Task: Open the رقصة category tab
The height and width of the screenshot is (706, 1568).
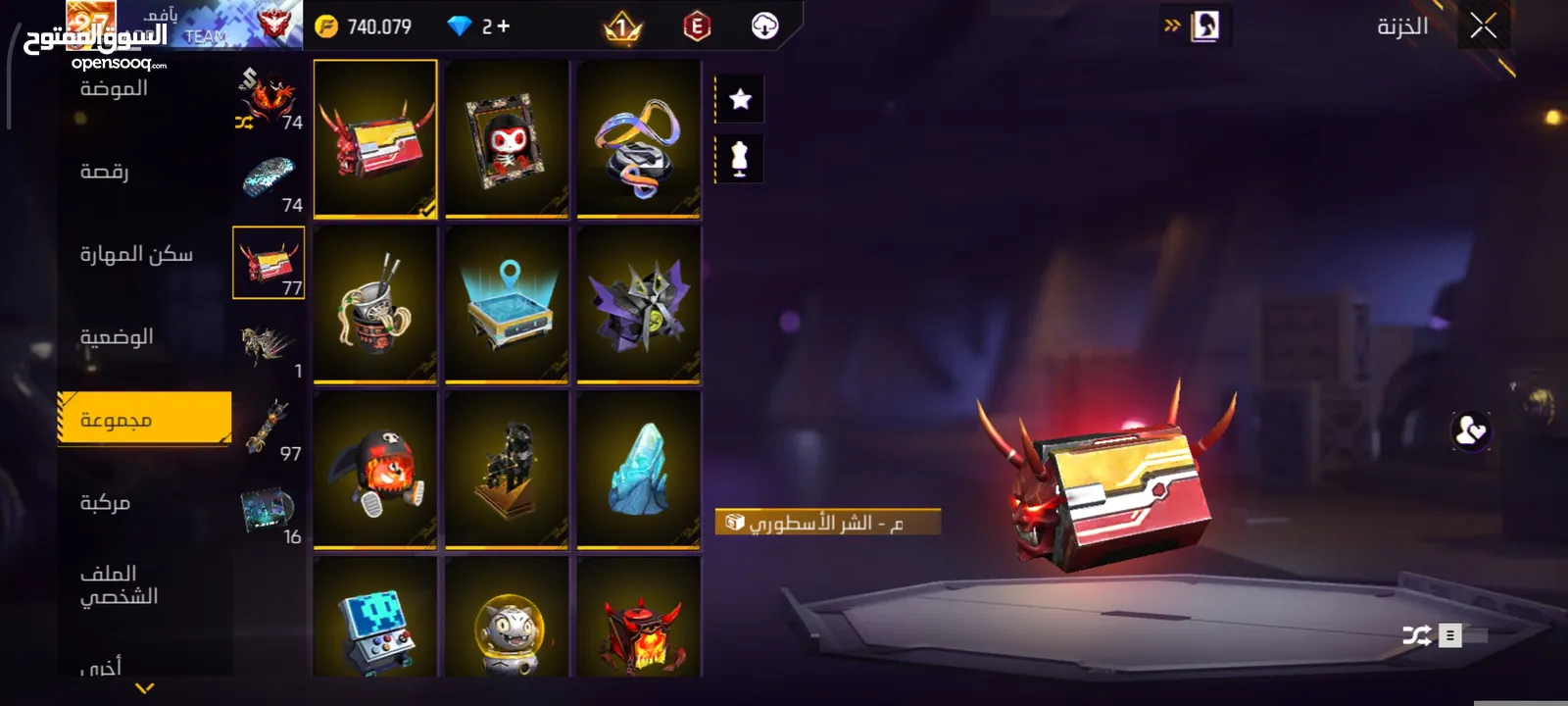Action: [x=105, y=172]
